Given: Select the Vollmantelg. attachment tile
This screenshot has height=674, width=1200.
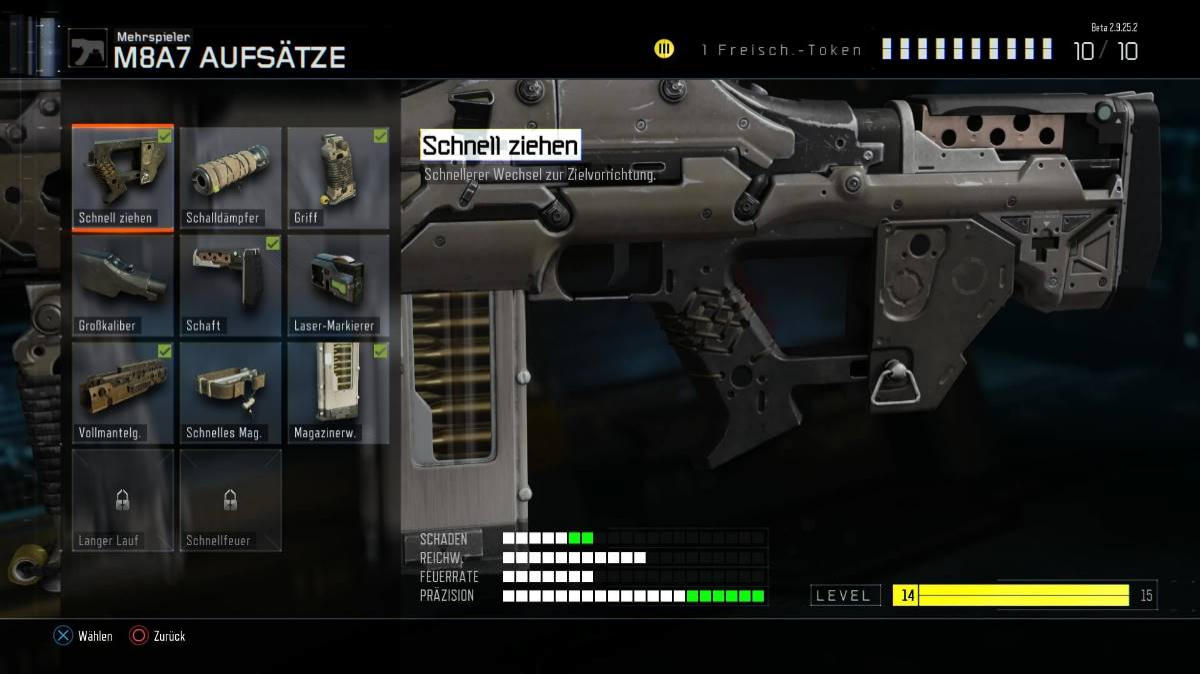Looking at the screenshot, I should point(123,393).
